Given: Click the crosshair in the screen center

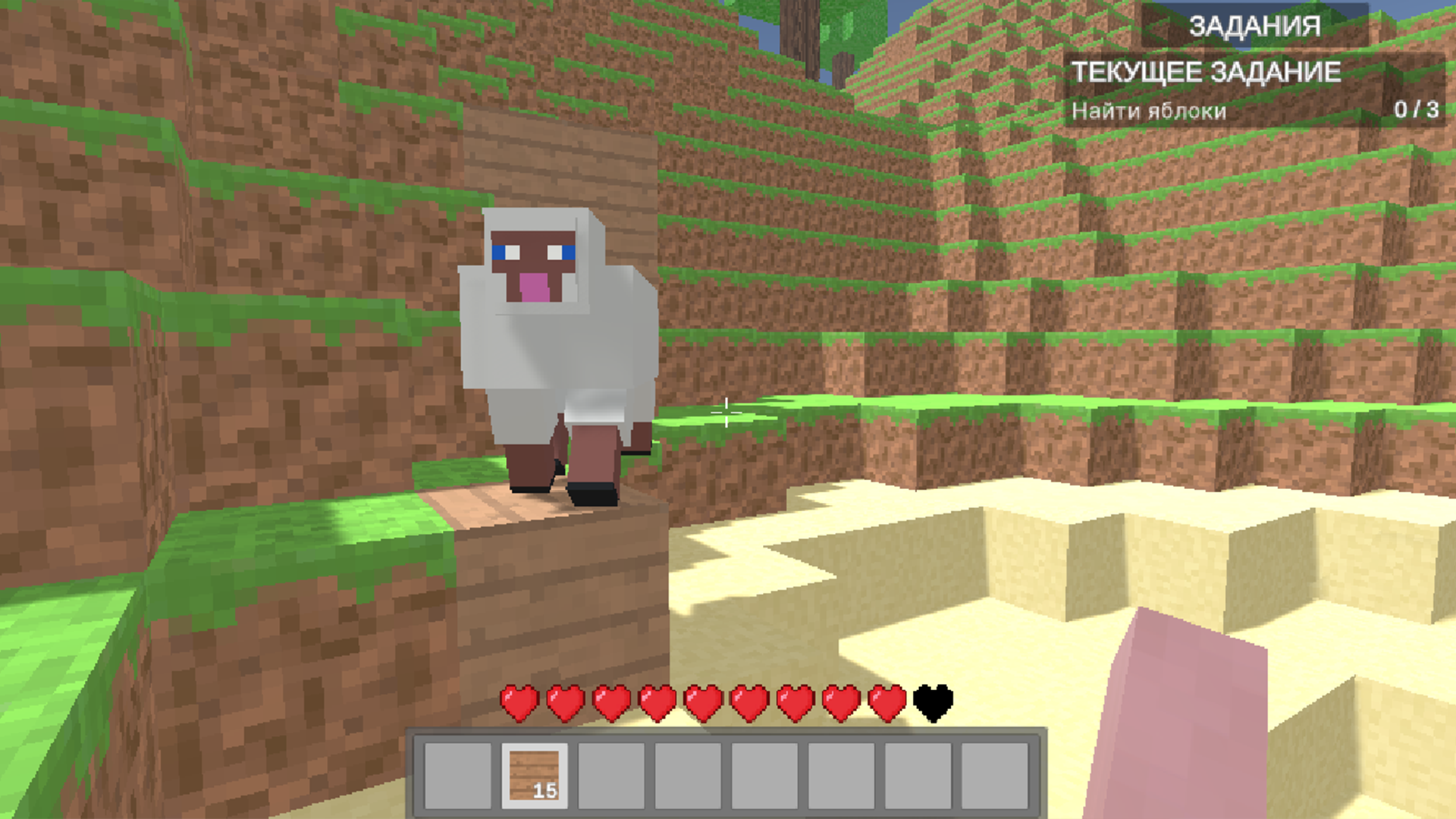Looking at the screenshot, I should [728, 412].
